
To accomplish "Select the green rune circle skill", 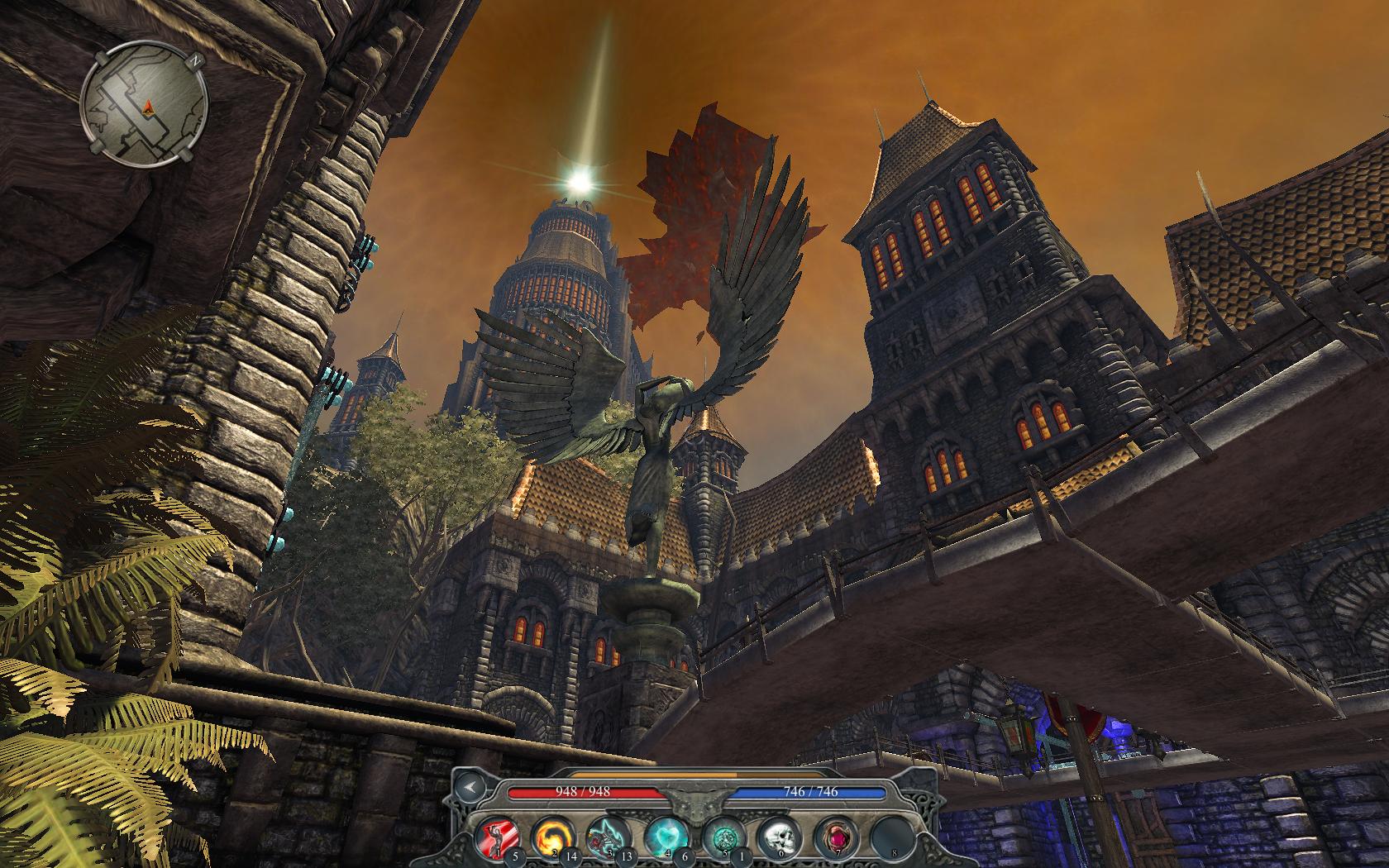I will [x=720, y=837].
